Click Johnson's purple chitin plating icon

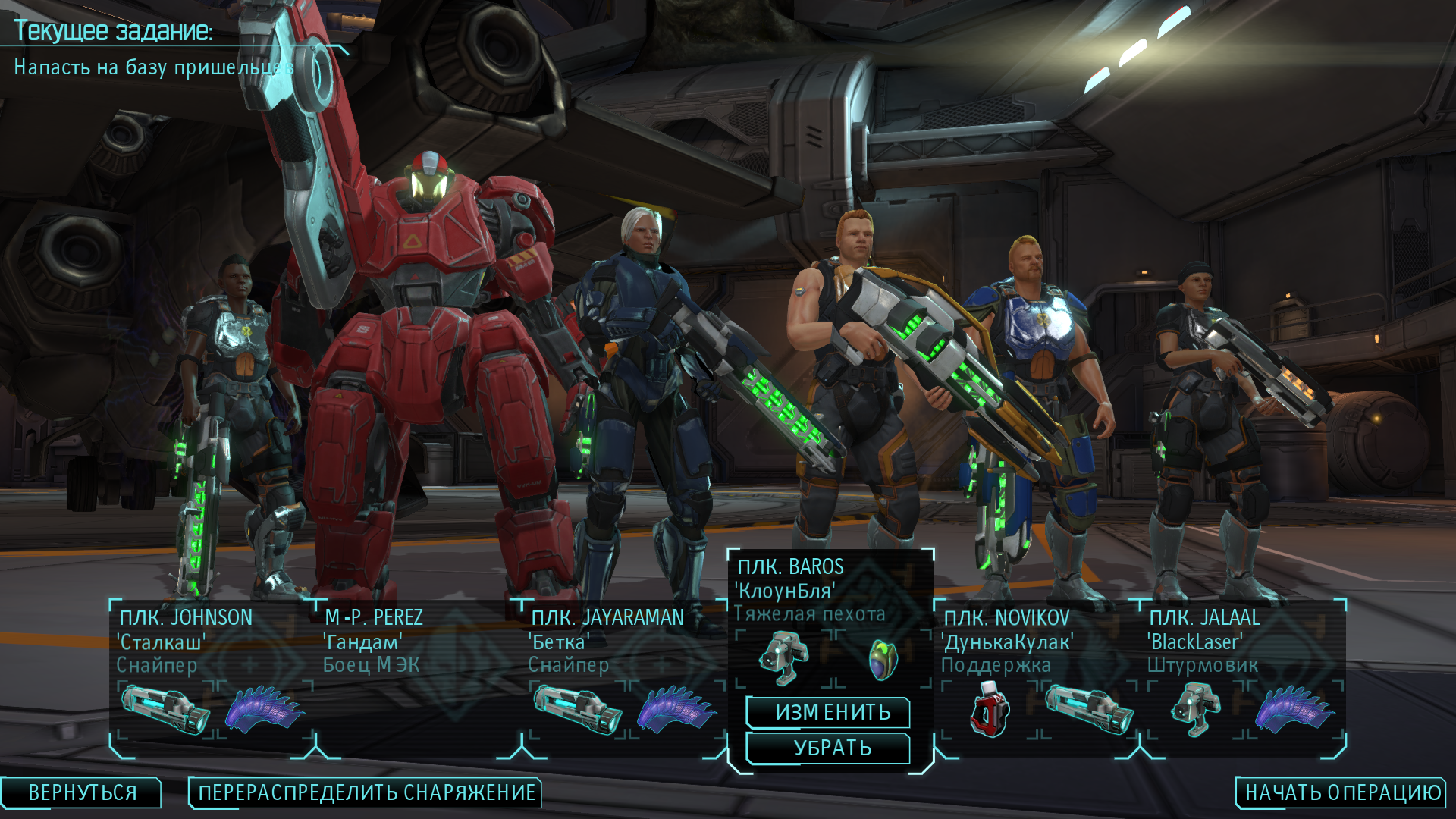265,710
